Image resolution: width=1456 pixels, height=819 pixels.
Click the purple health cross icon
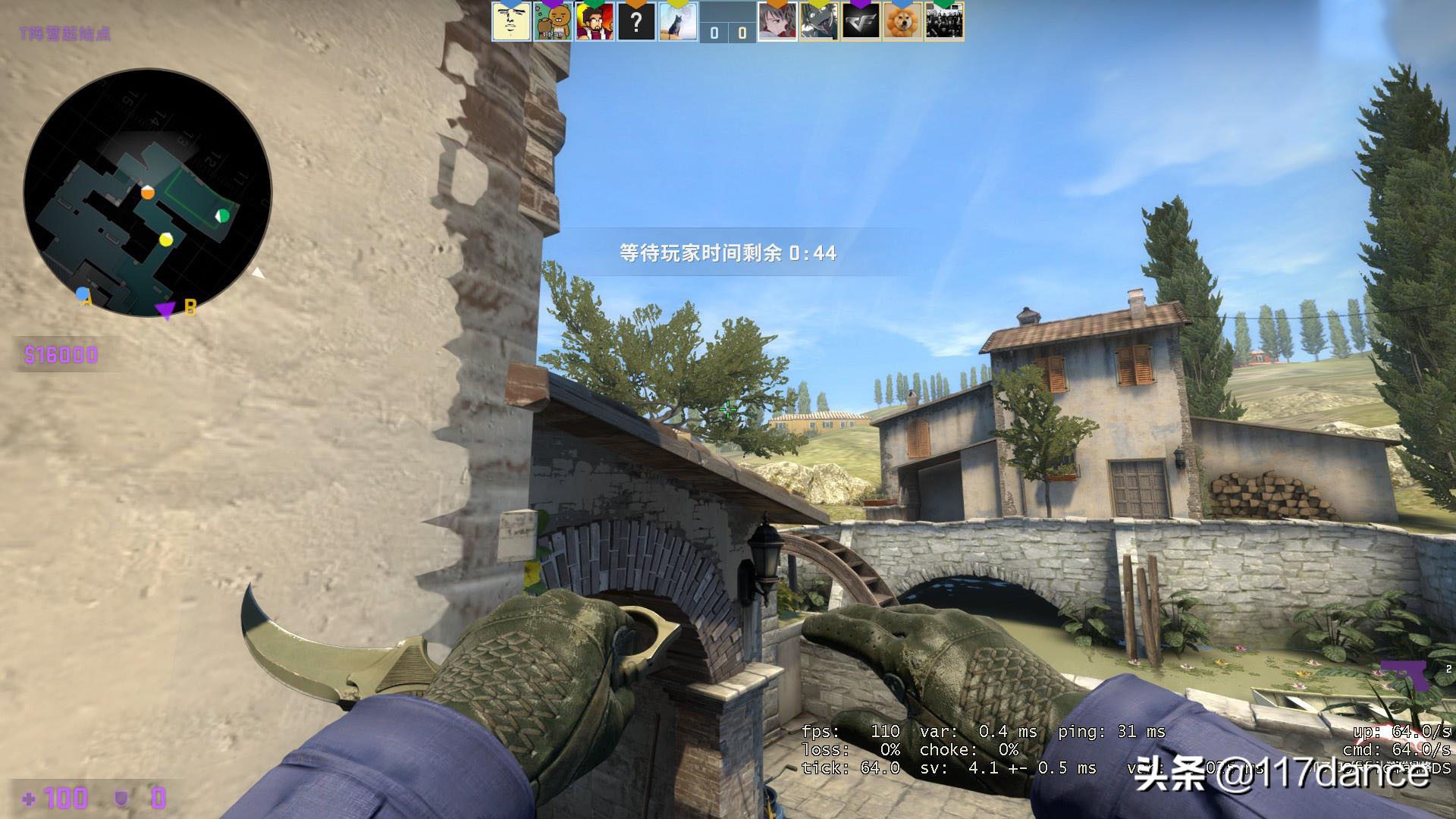(x=28, y=799)
